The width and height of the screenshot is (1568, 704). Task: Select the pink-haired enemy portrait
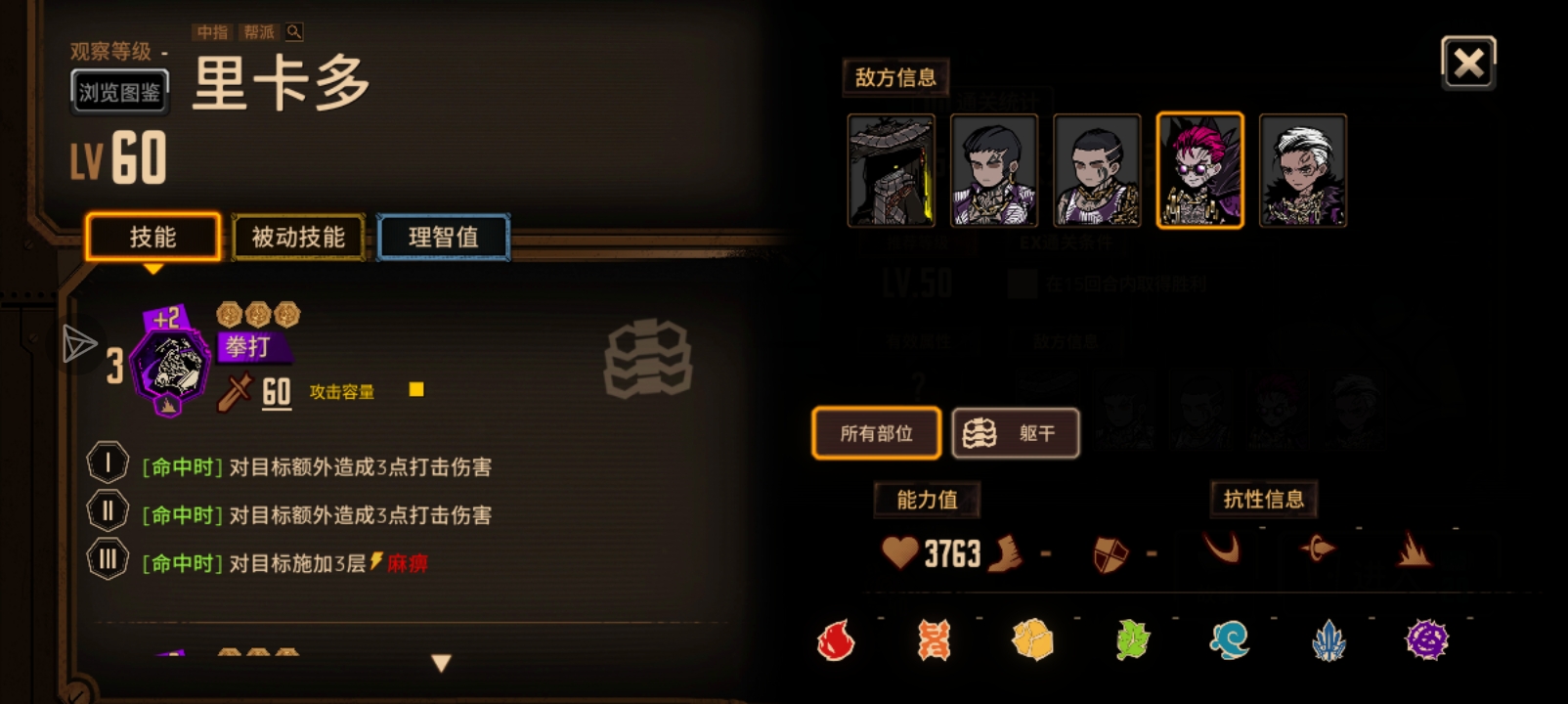[1201, 171]
